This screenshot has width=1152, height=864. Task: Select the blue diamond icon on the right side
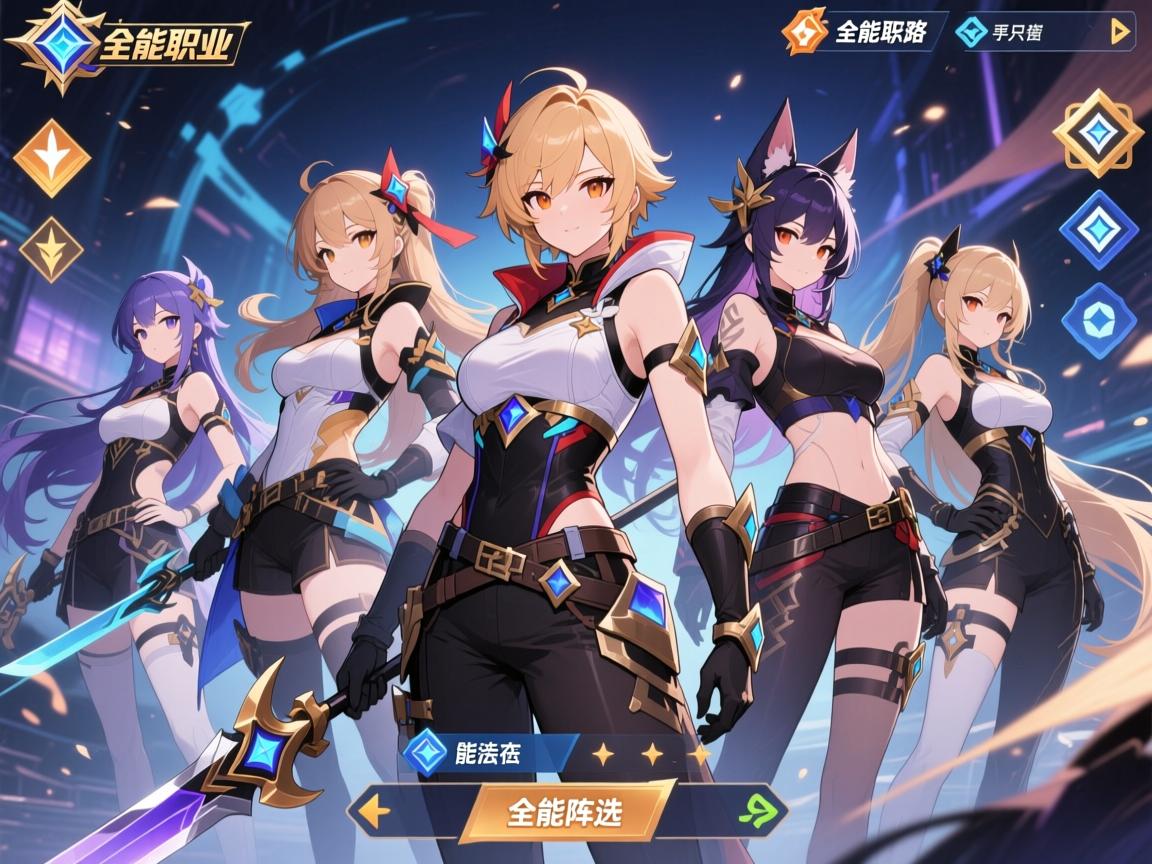pos(1098,230)
